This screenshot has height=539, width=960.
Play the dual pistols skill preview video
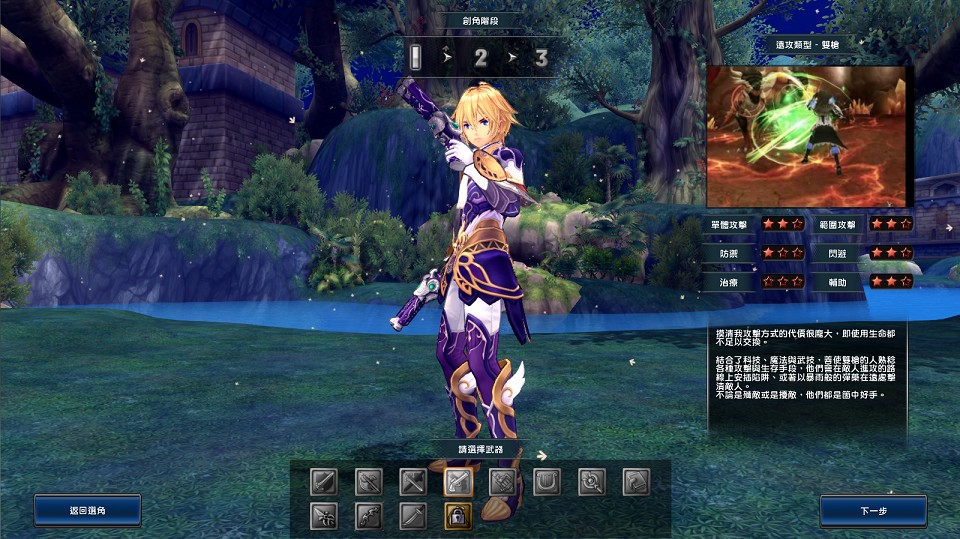point(806,136)
